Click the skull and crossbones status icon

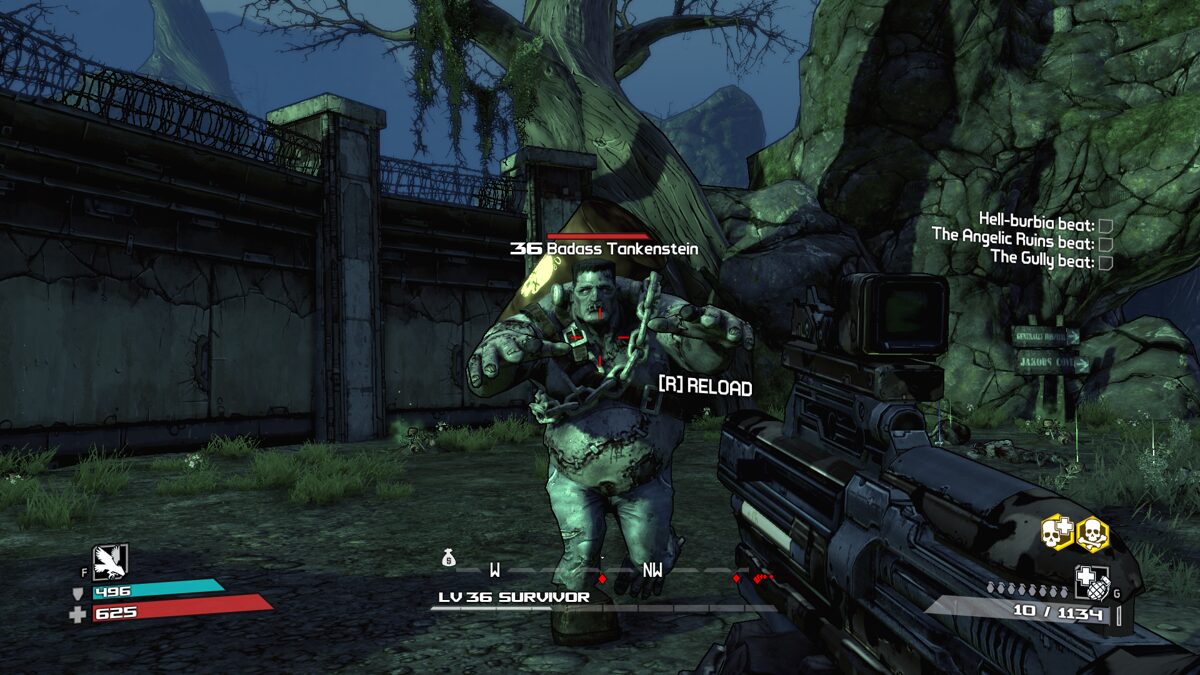click(x=1093, y=534)
